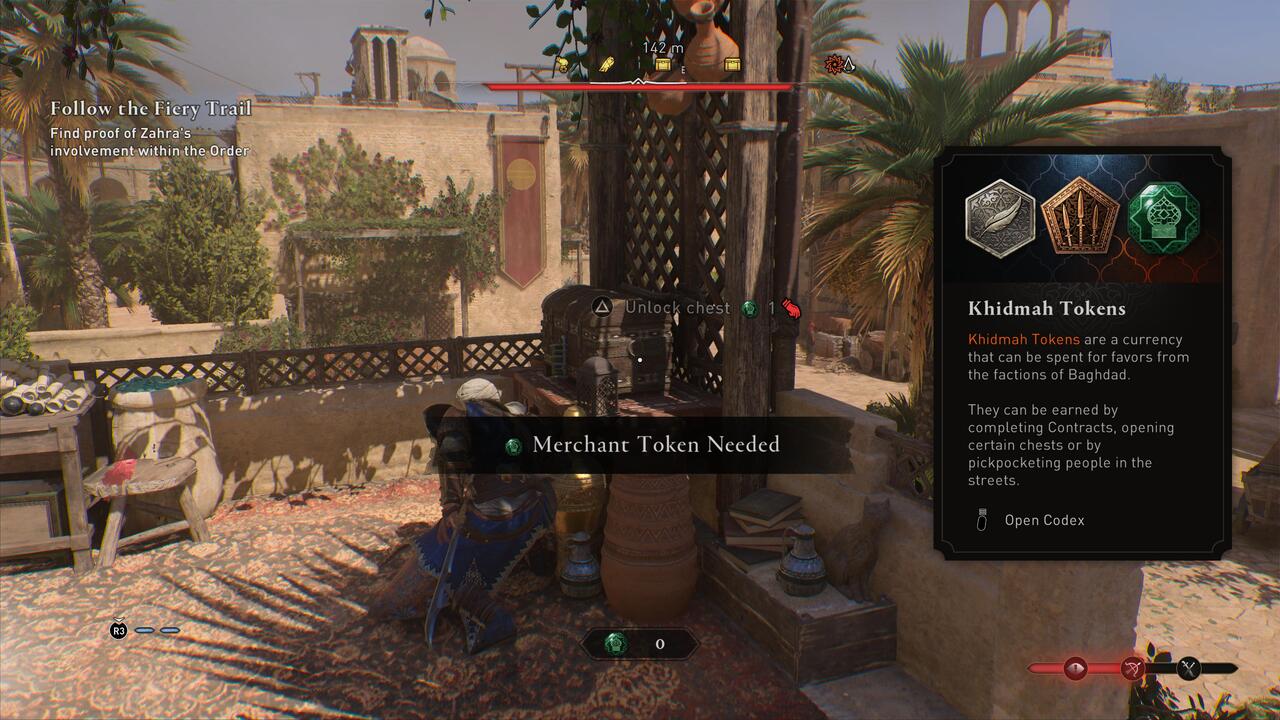
Task: Click the coin pouch icon on the compass
Action: point(561,64)
